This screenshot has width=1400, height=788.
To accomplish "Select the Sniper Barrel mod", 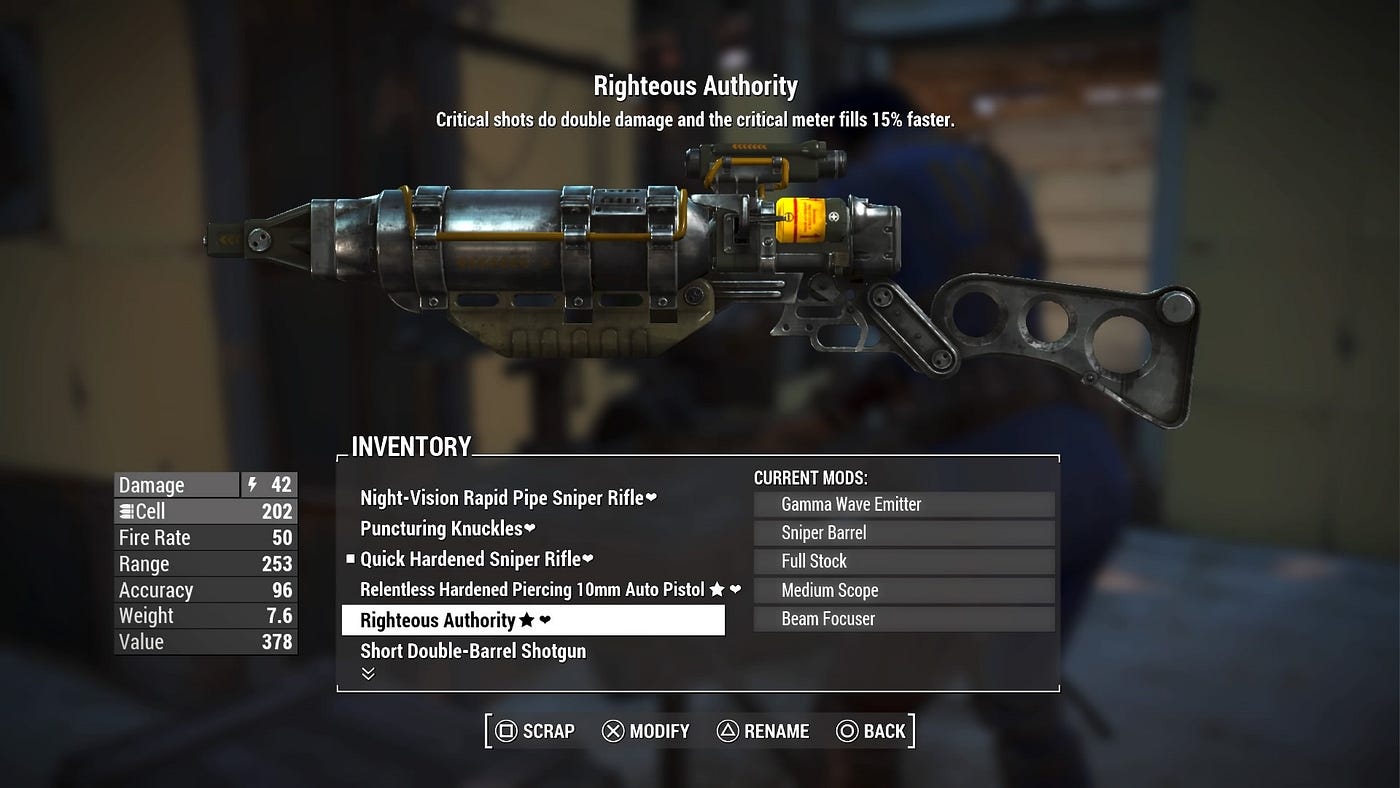I will coord(904,533).
